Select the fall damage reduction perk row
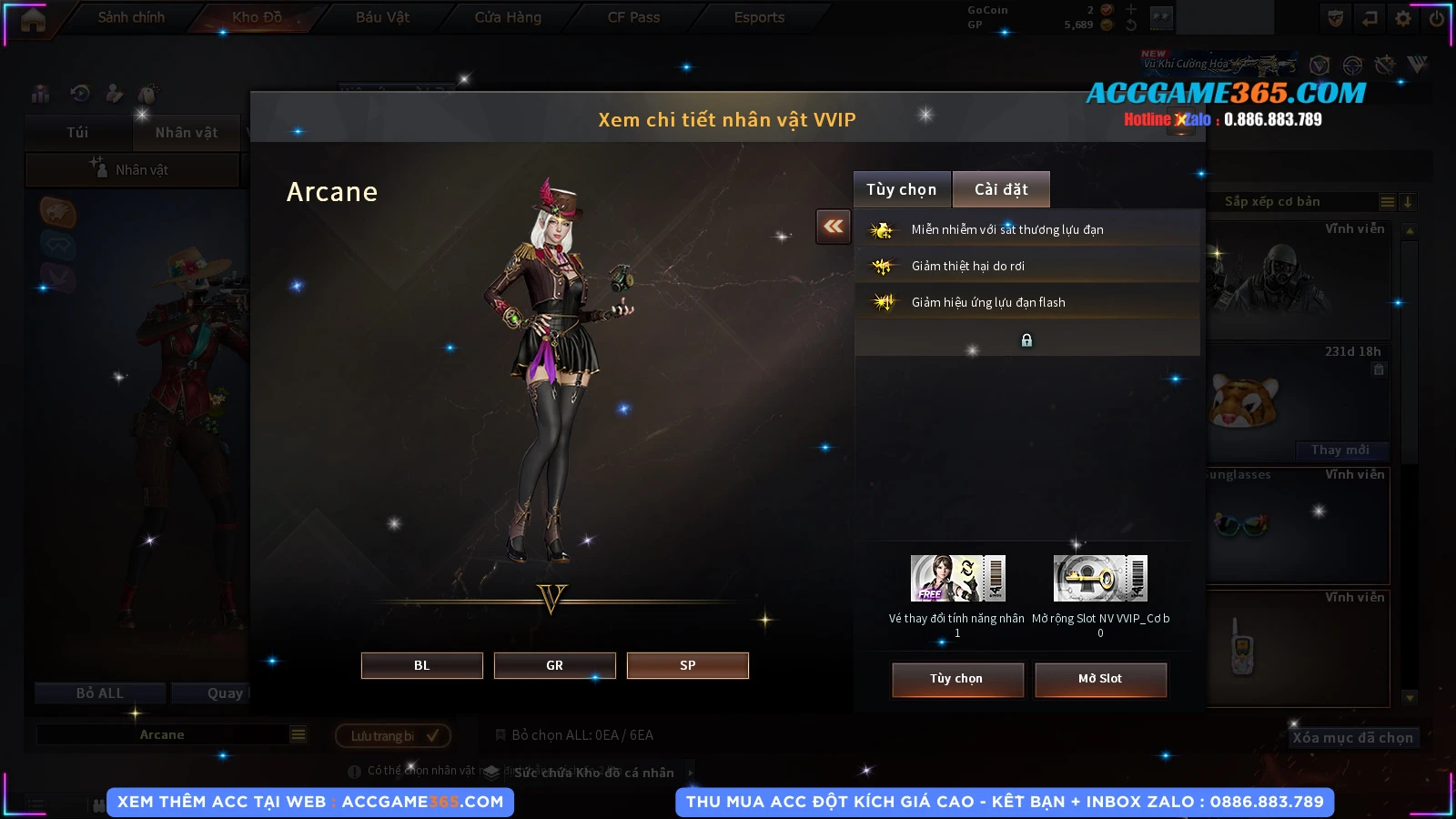This screenshot has width=1456, height=819. click(1026, 266)
